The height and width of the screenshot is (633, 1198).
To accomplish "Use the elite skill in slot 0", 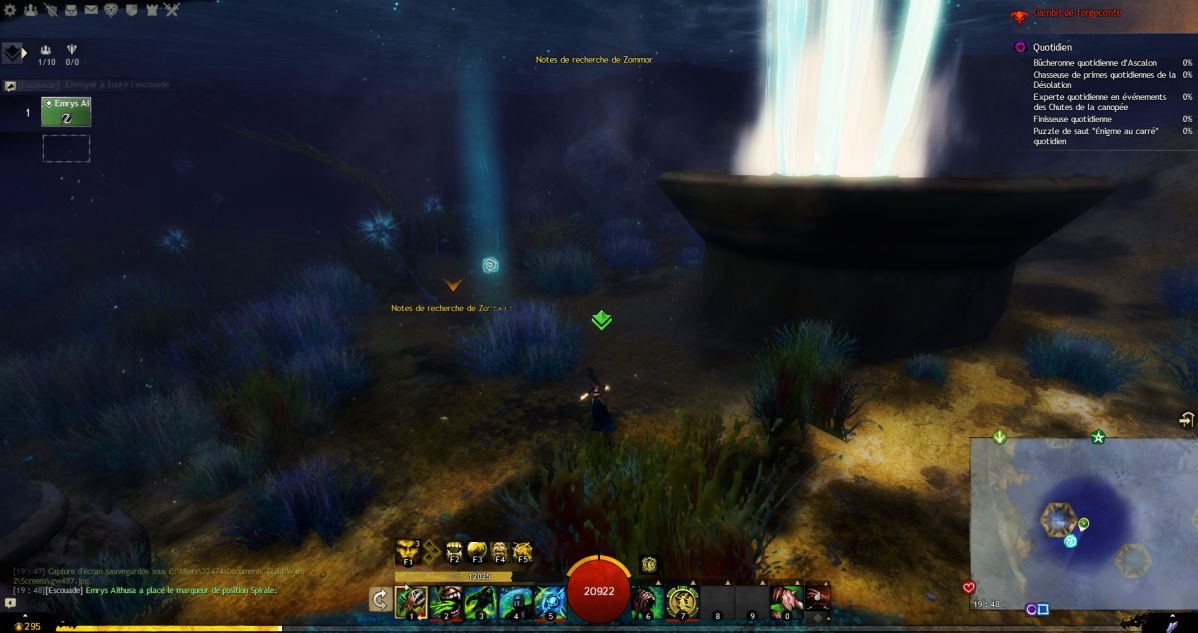I will (x=785, y=602).
